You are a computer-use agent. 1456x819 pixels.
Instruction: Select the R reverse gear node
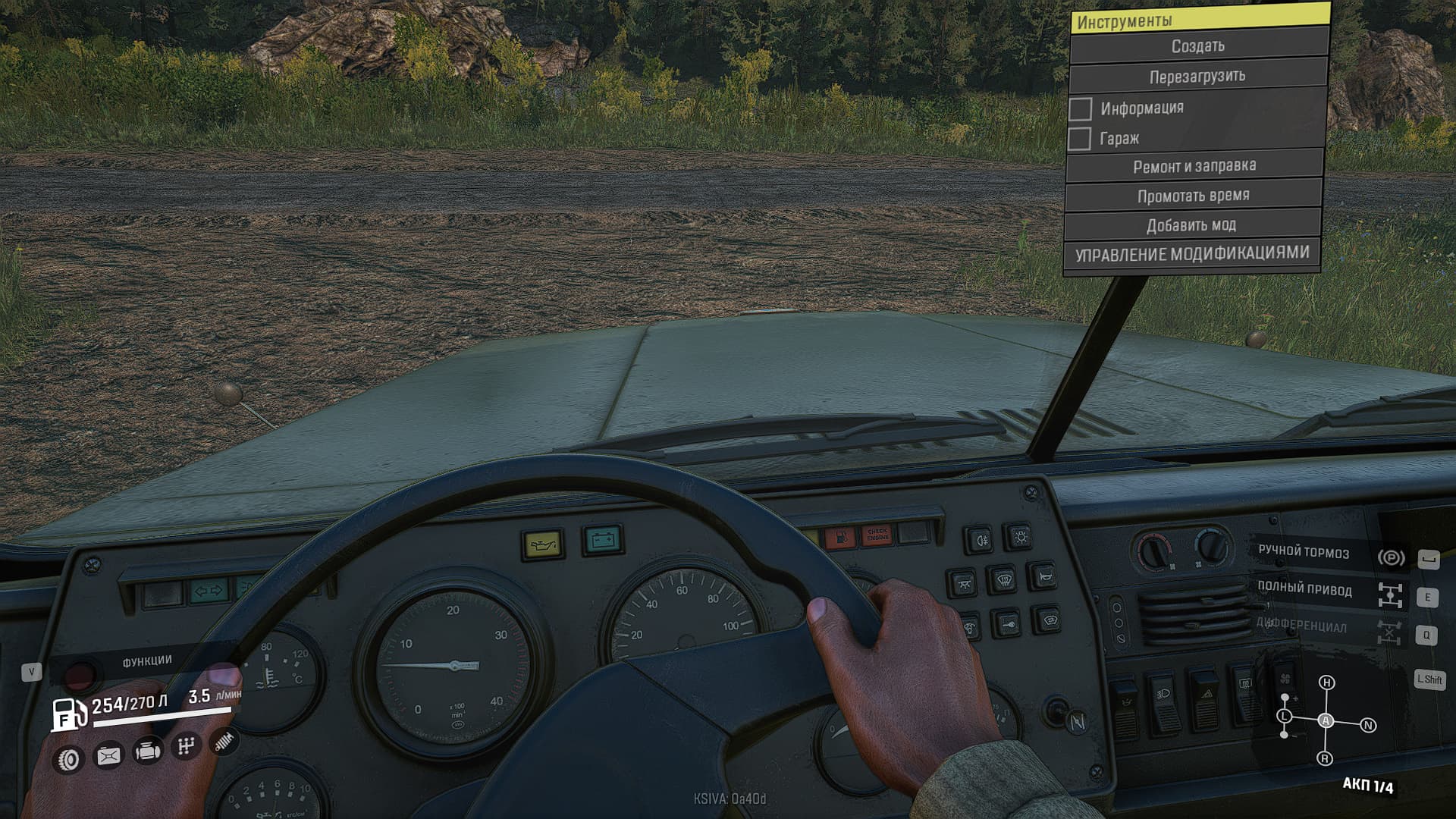coord(1325,758)
